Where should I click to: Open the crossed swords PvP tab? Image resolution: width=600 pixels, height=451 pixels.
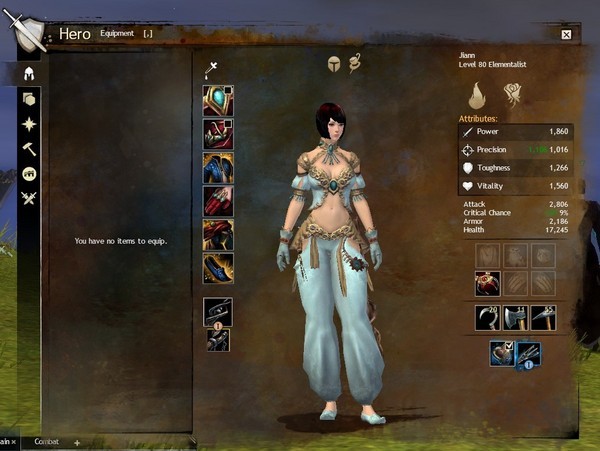coord(29,198)
